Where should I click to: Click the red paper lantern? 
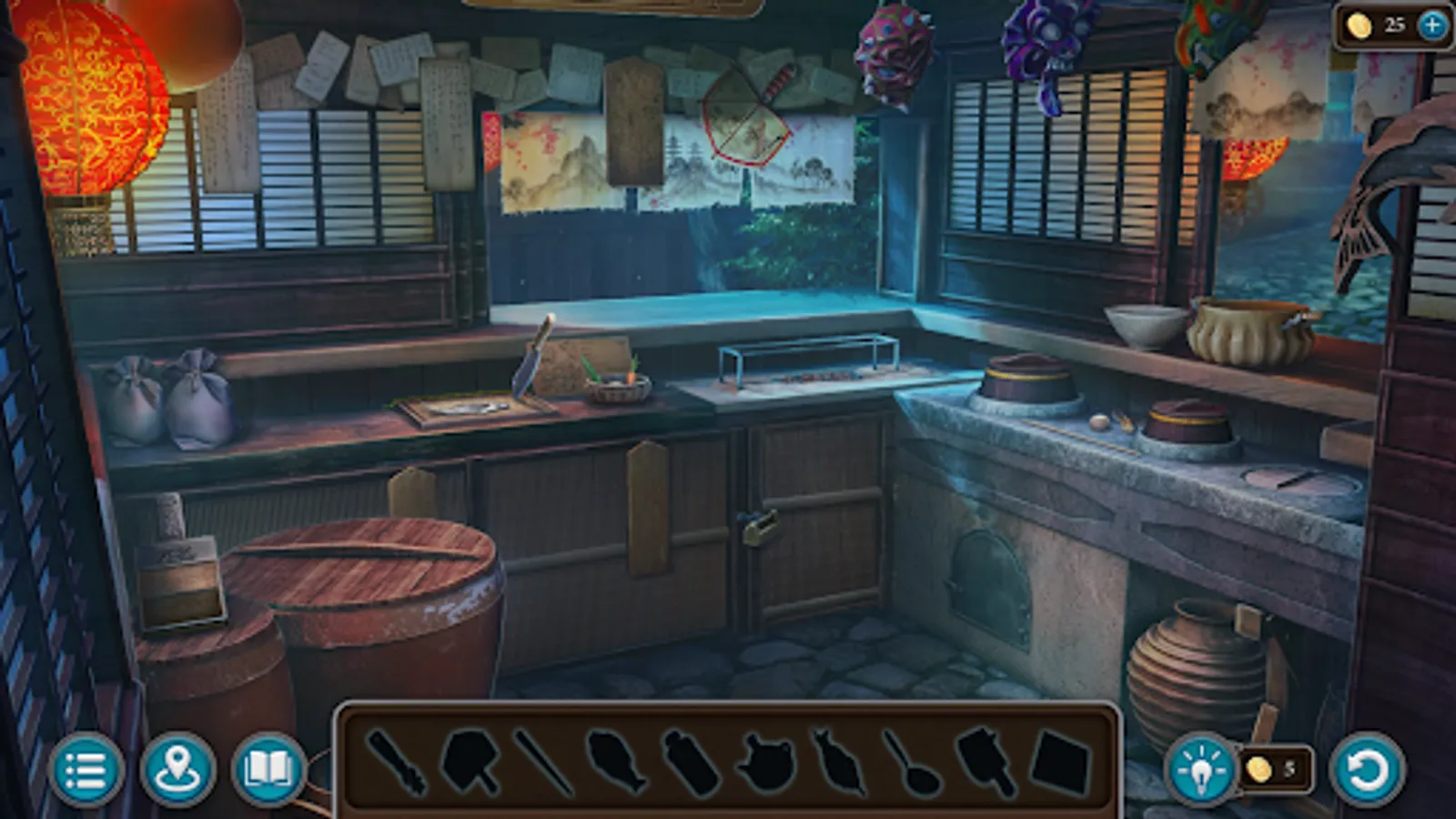[x=82, y=100]
